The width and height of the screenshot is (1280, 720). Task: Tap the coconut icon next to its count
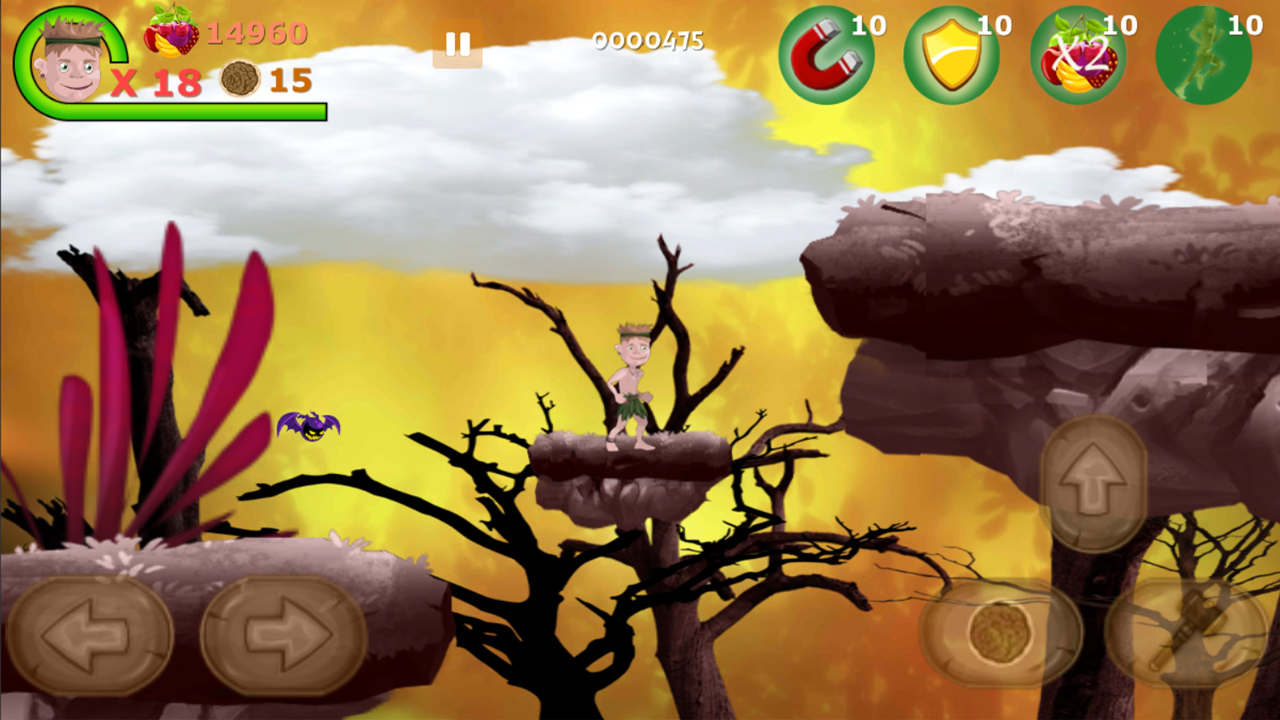tap(240, 80)
